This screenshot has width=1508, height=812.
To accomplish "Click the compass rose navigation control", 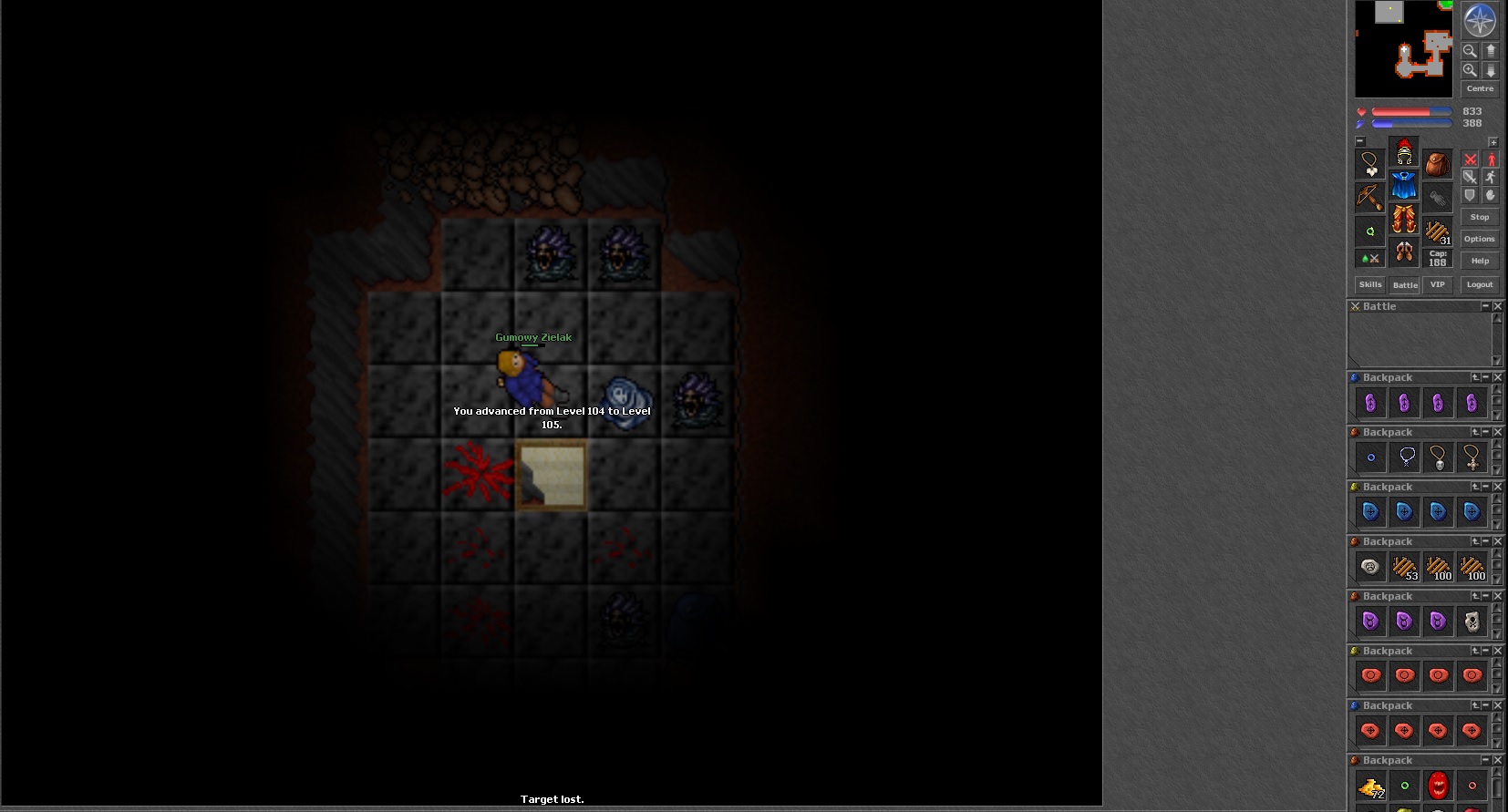I will (1479, 20).
